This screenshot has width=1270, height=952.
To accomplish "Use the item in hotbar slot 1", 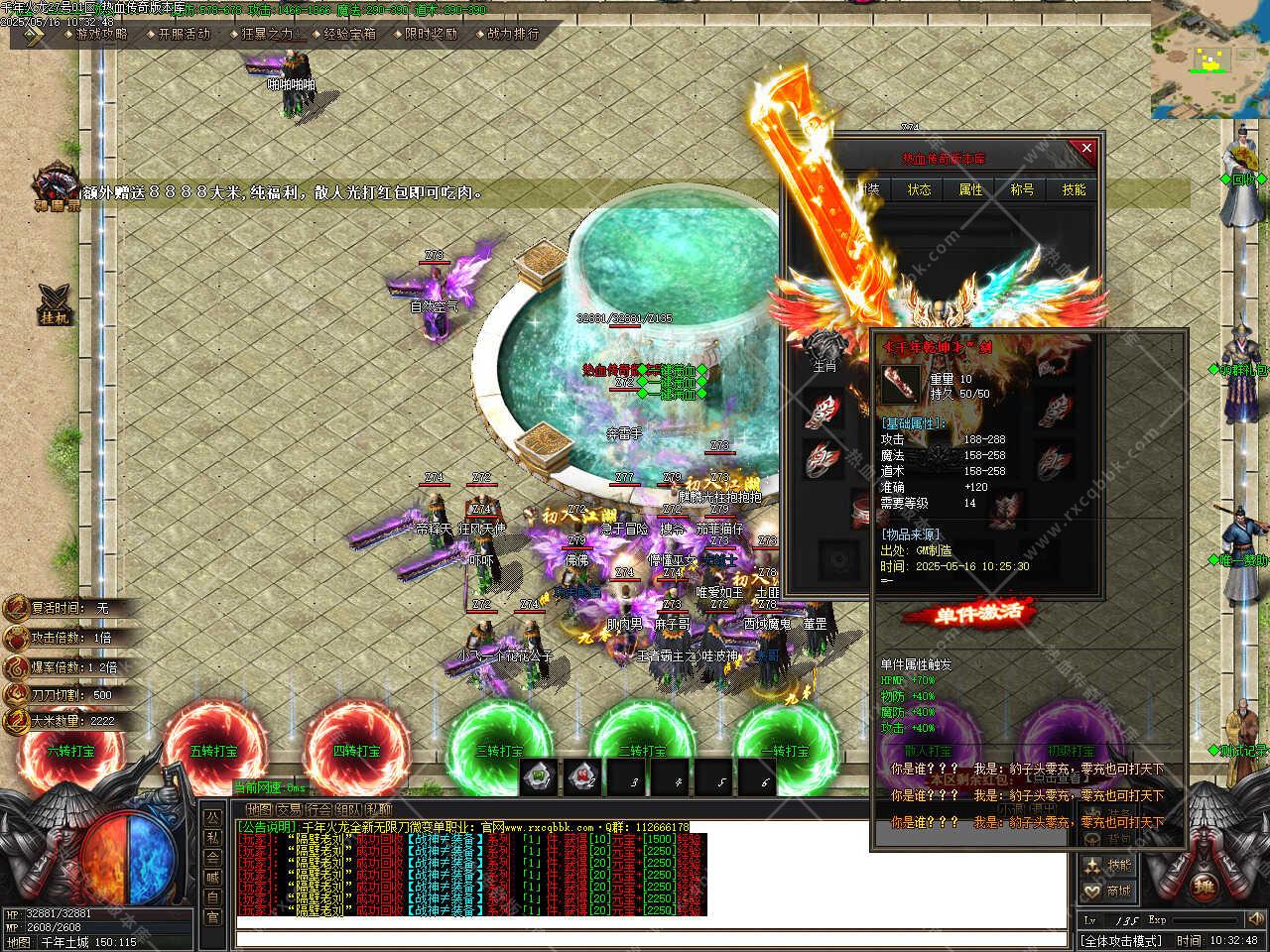I will click(x=539, y=778).
